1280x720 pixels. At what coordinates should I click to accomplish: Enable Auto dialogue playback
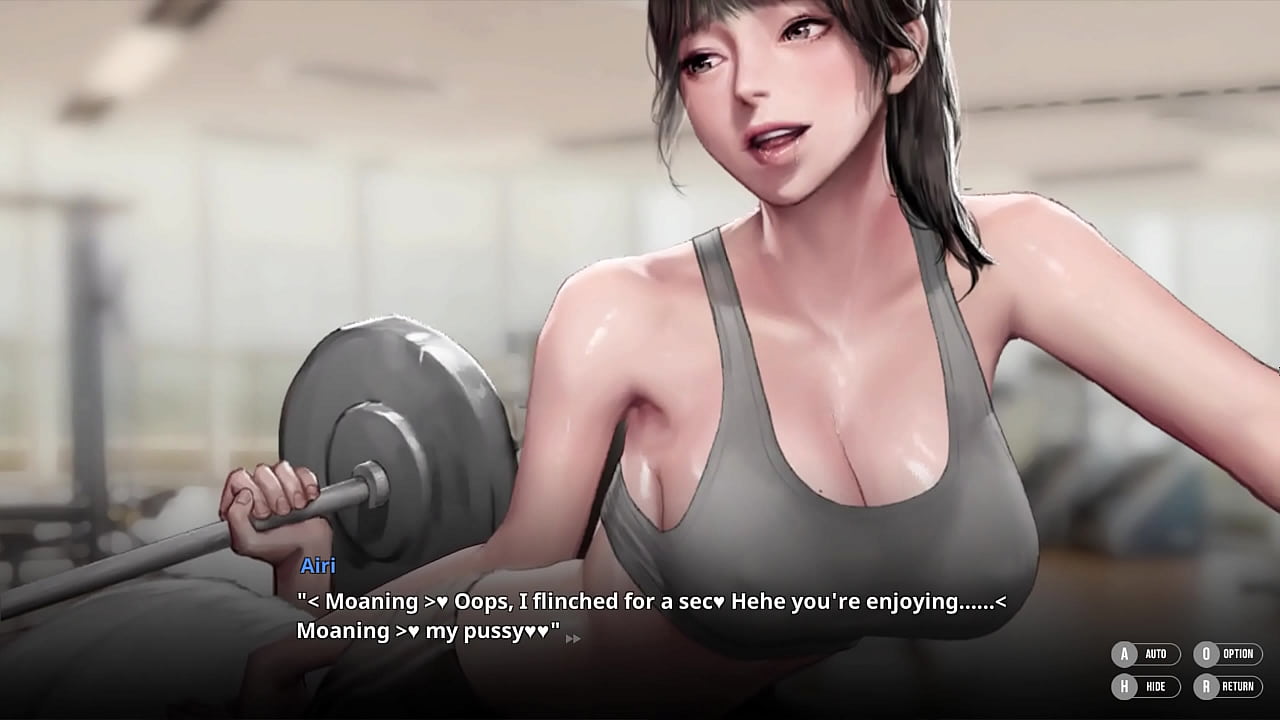(1145, 654)
